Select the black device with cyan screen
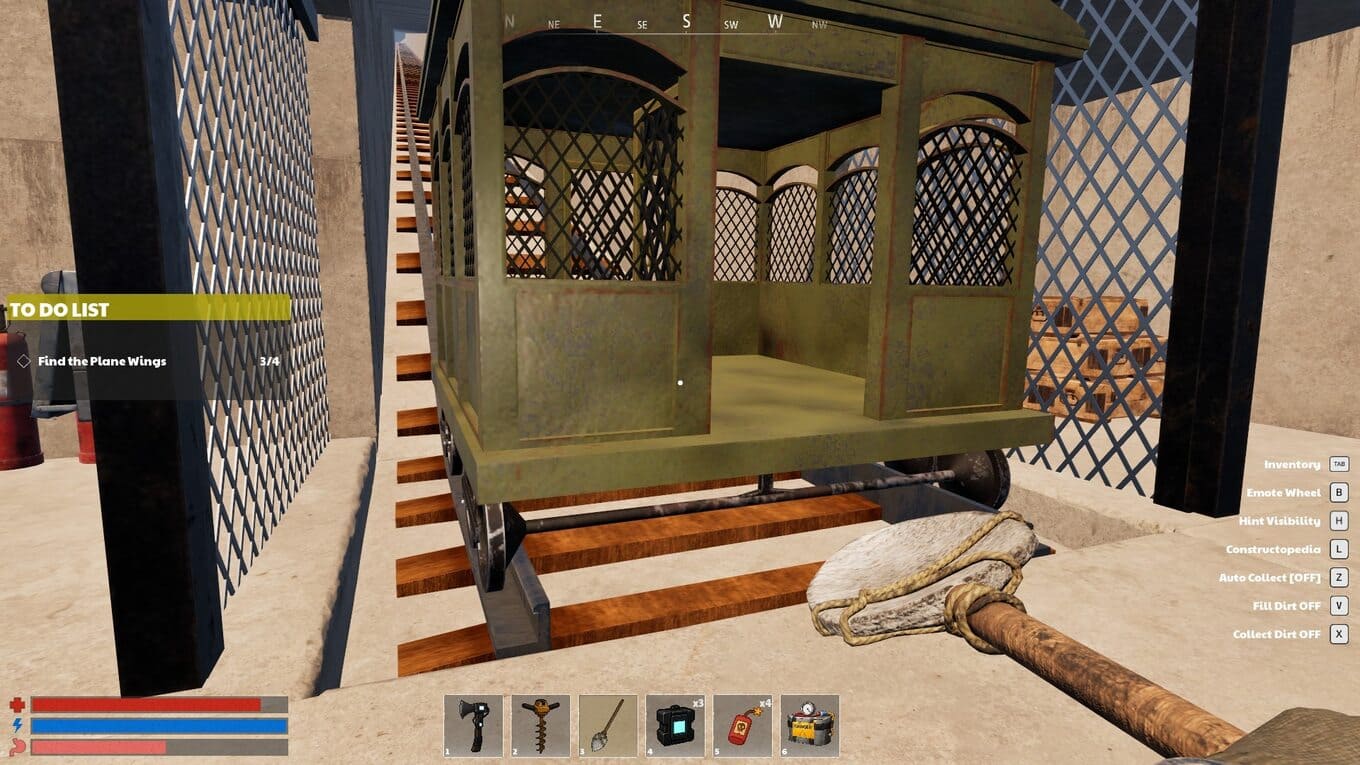The image size is (1360, 765). pos(675,726)
